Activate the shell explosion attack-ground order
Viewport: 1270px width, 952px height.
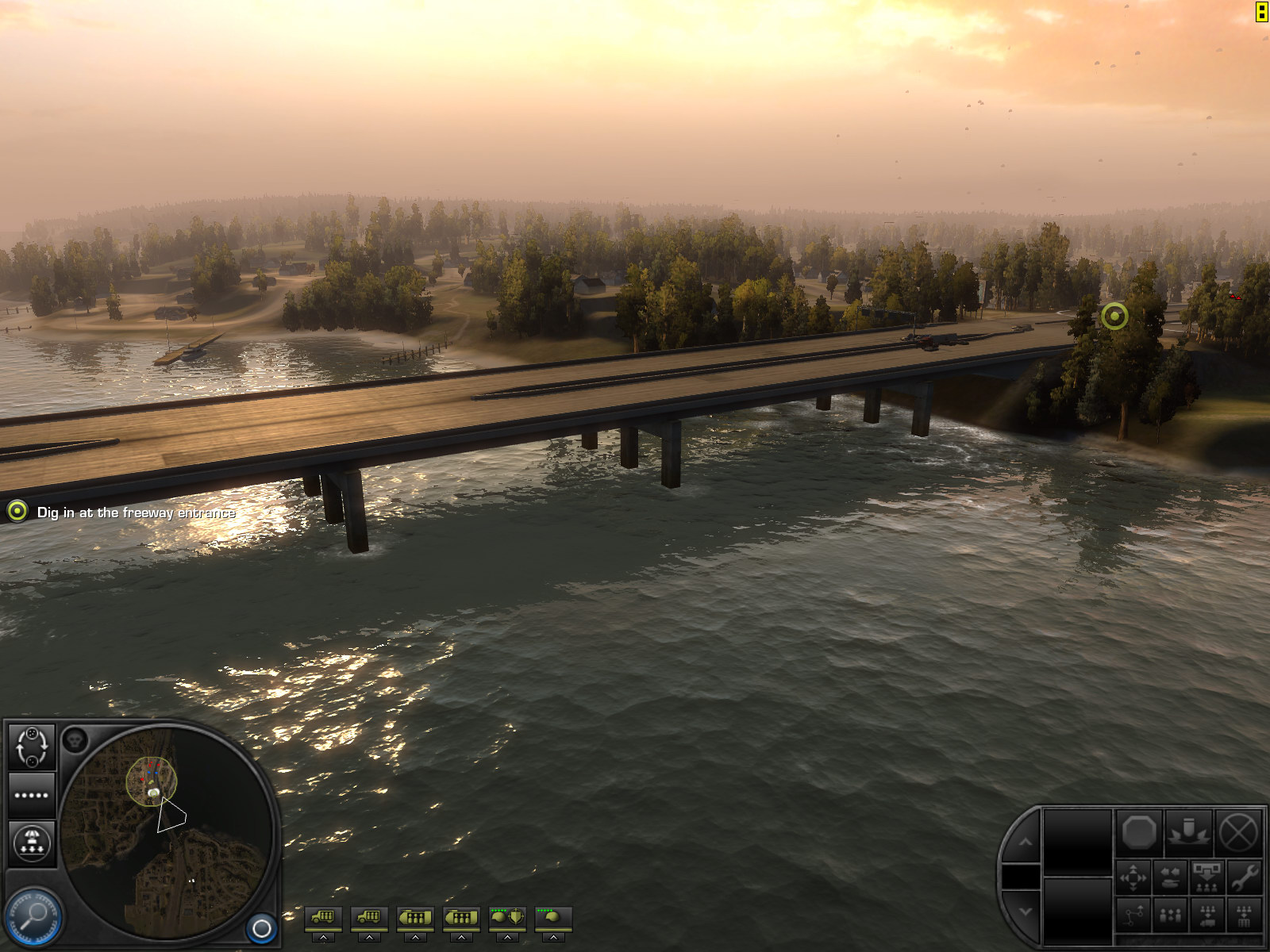pos(1188,833)
